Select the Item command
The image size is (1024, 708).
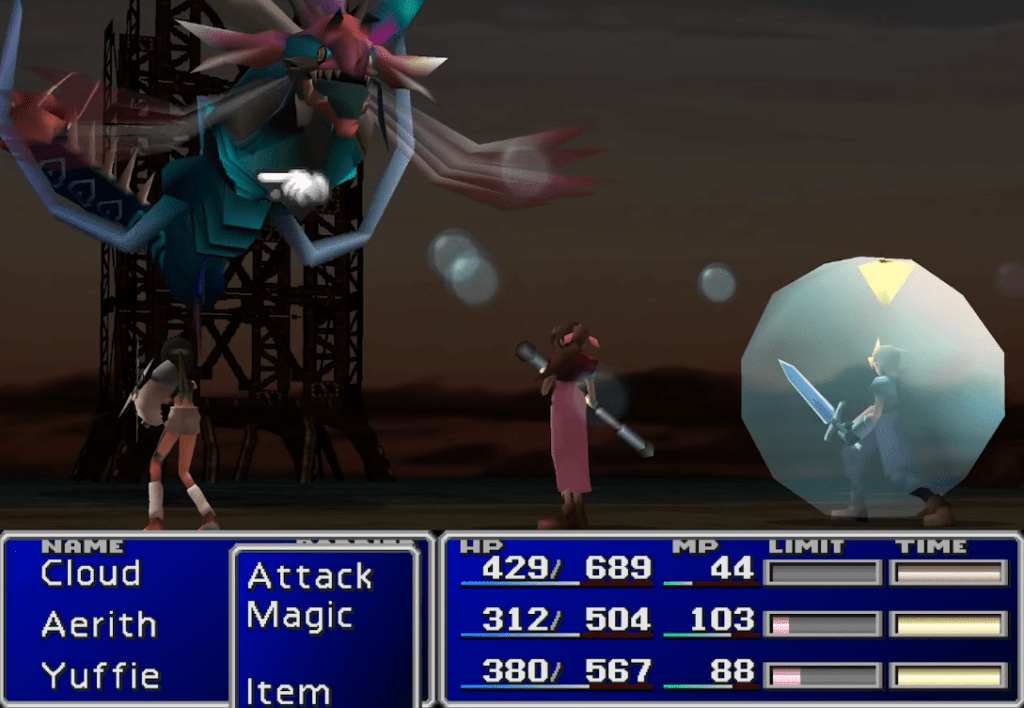tap(288, 691)
